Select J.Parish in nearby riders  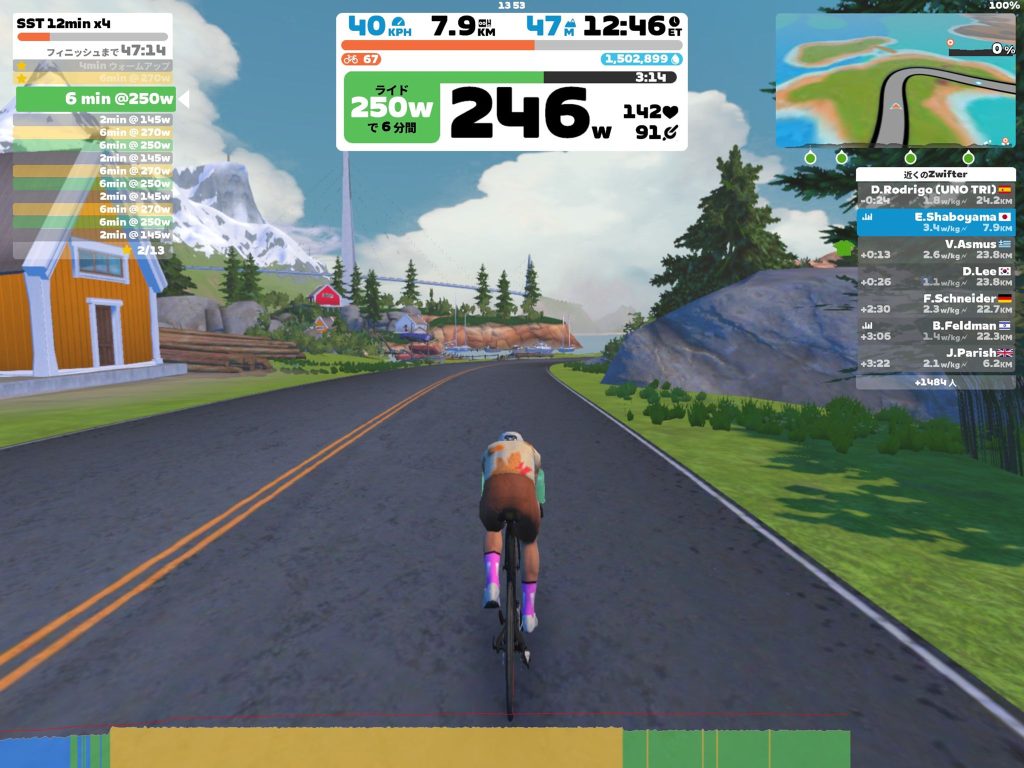pos(935,358)
